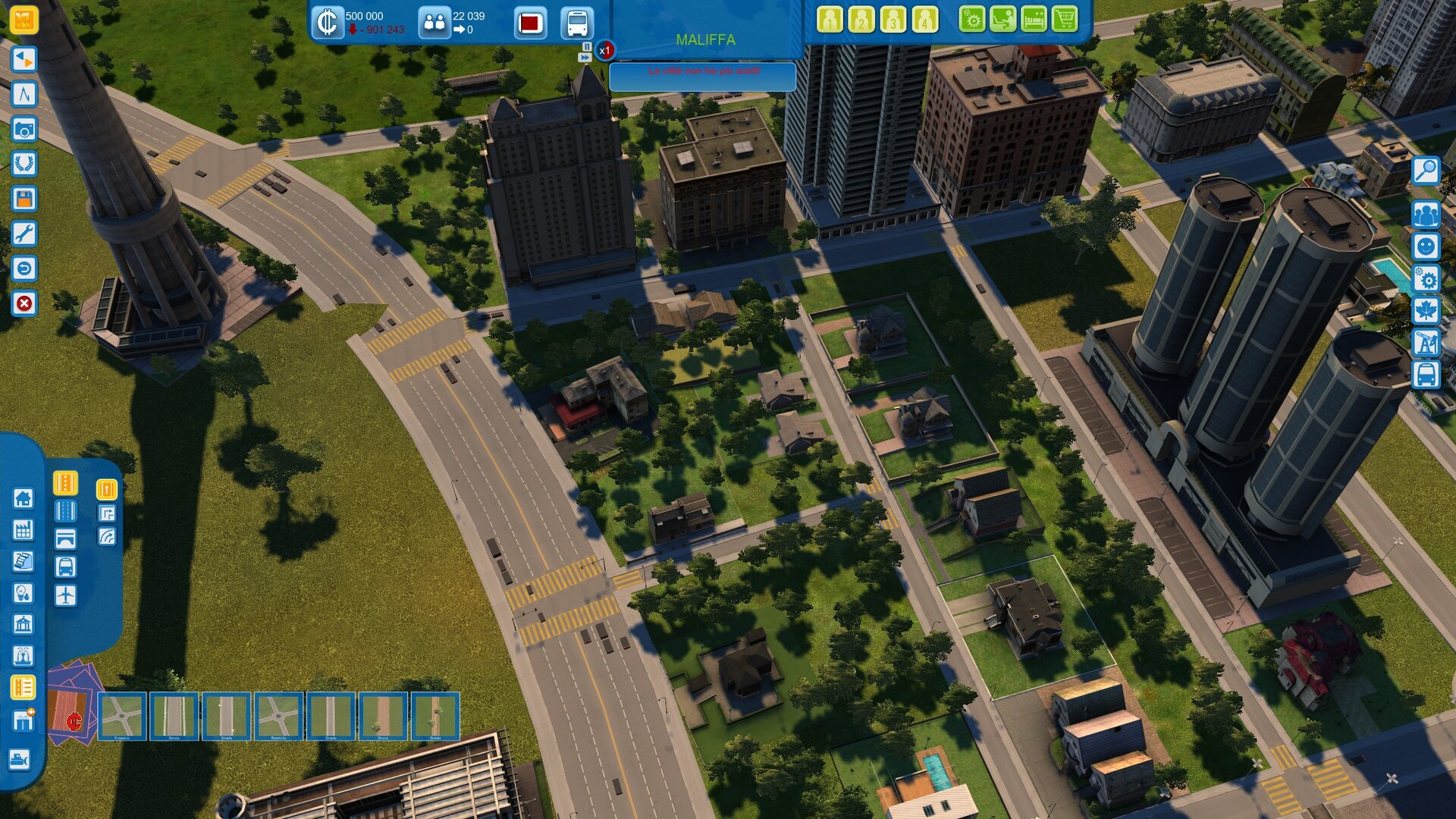Open the population statistics icon
The width and height of the screenshot is (1456, 819).
tap(434, 22)
